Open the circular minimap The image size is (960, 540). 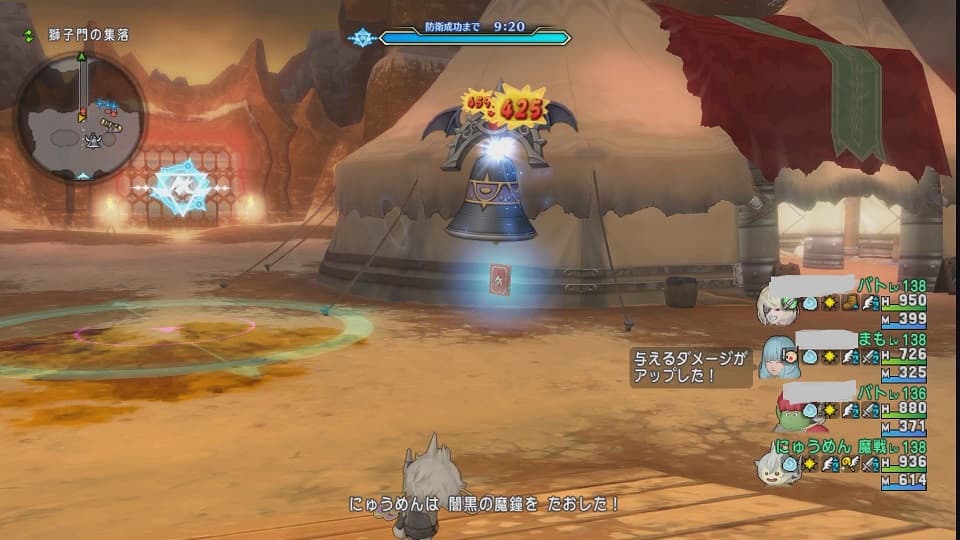click(80, 118)
